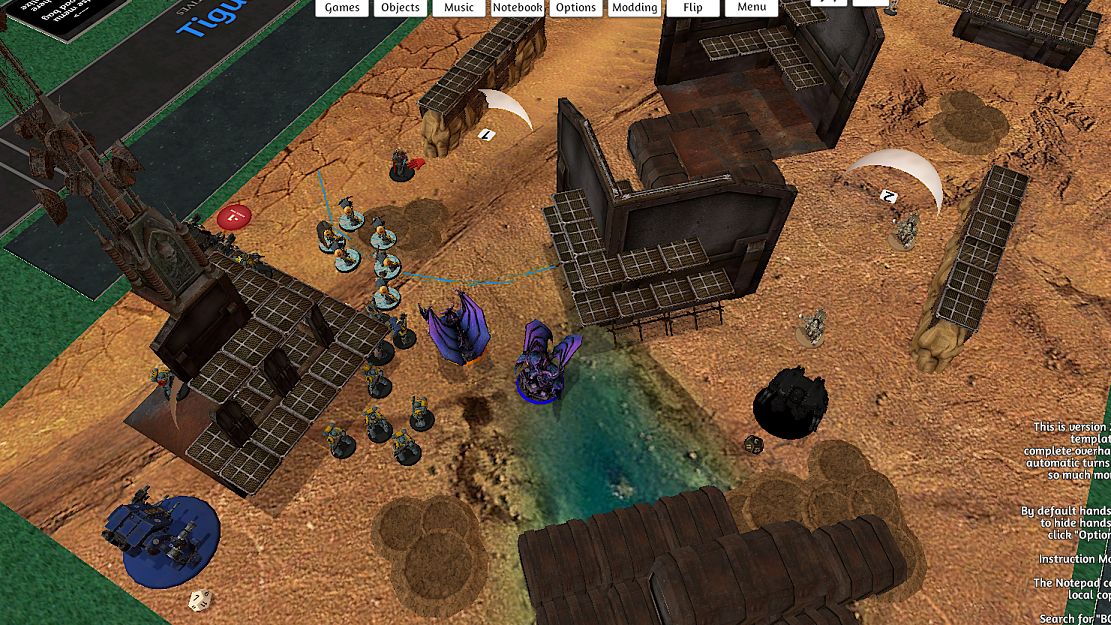Open the main Menu

pyautogui.click(x=752, y=8)
